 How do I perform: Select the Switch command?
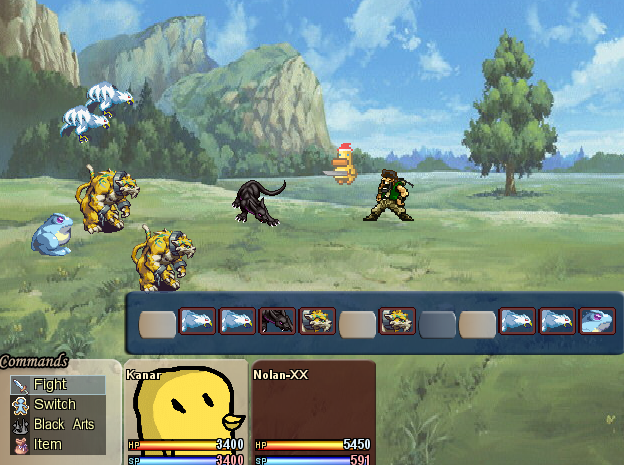pos(56,404)
